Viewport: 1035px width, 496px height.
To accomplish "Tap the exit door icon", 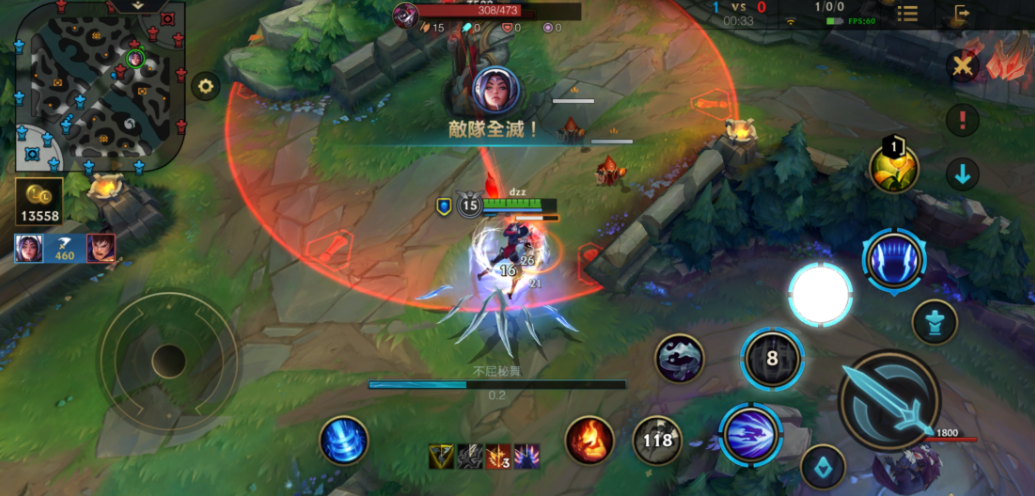I will [x=962, y=14].
